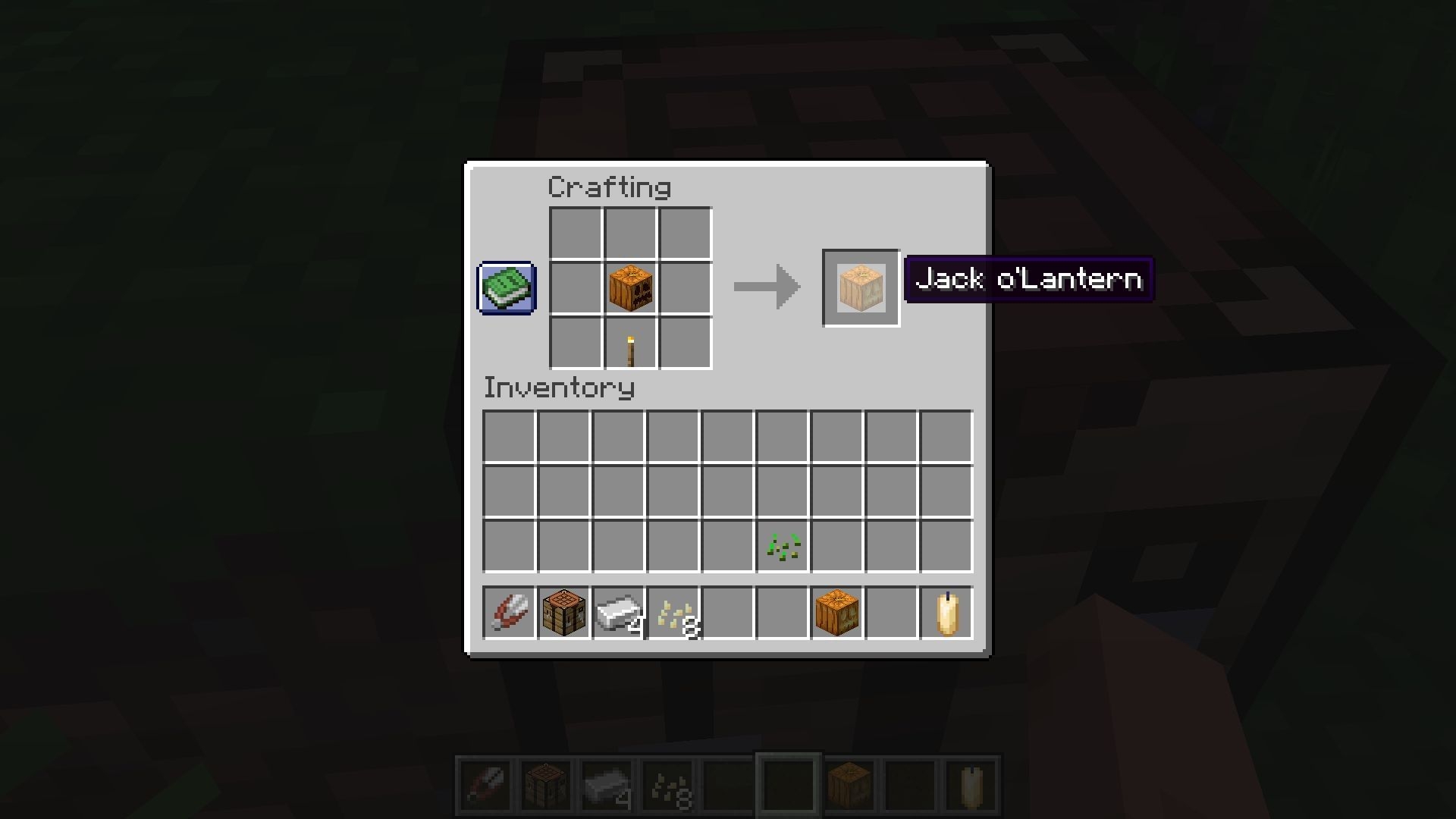
Task: Toggle the green recipe book open
Action: [506, 288]
